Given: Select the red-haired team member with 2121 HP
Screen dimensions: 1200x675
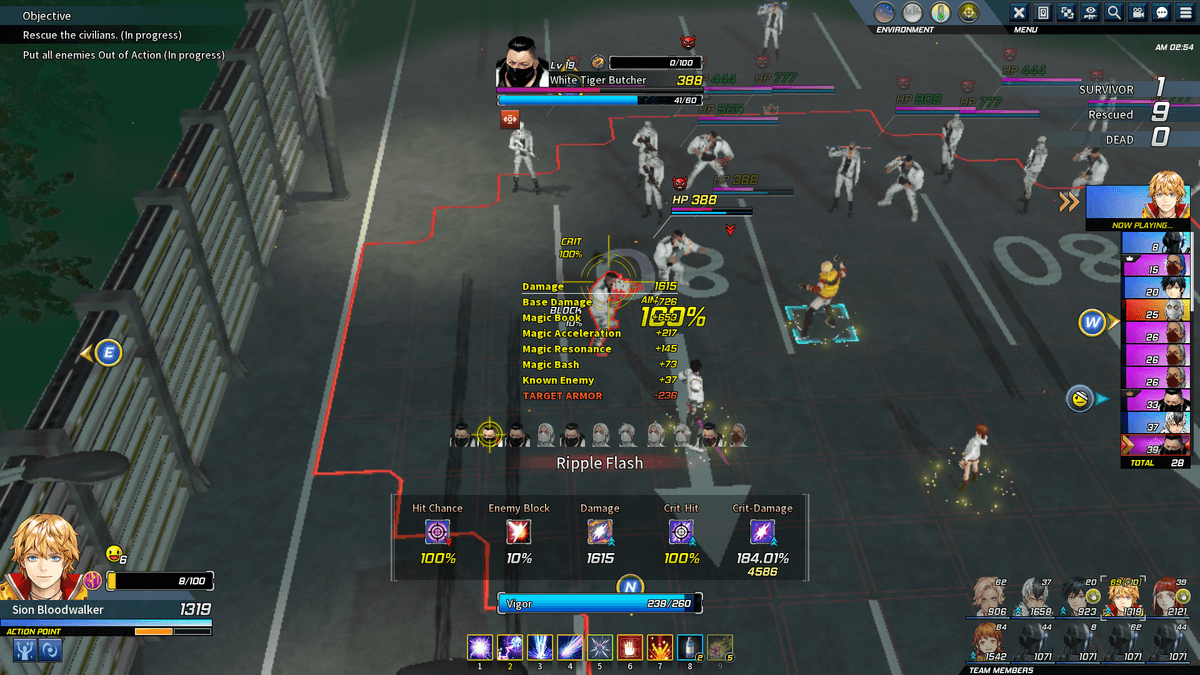Looking at the screenshot, I should click(1168, 596).
